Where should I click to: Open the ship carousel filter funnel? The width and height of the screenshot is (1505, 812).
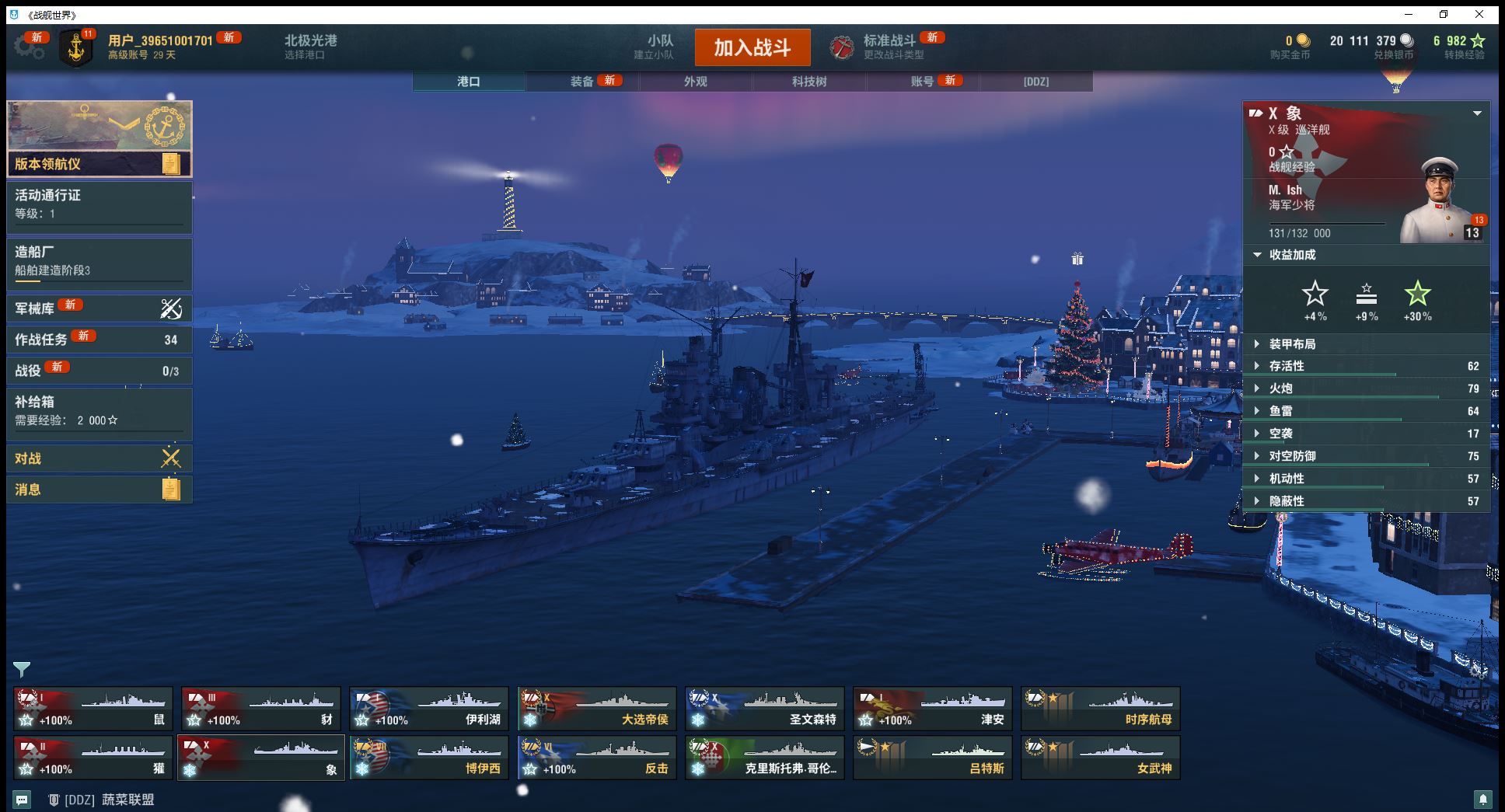pyautogui.click(x=21, y=669)
